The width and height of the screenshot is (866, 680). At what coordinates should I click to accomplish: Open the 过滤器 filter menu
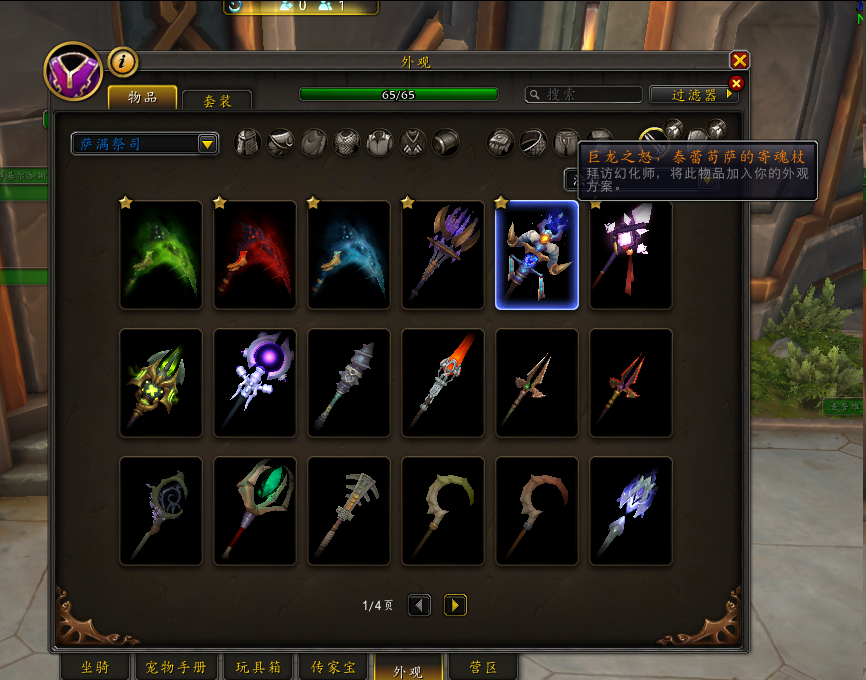tap(694, 95)
